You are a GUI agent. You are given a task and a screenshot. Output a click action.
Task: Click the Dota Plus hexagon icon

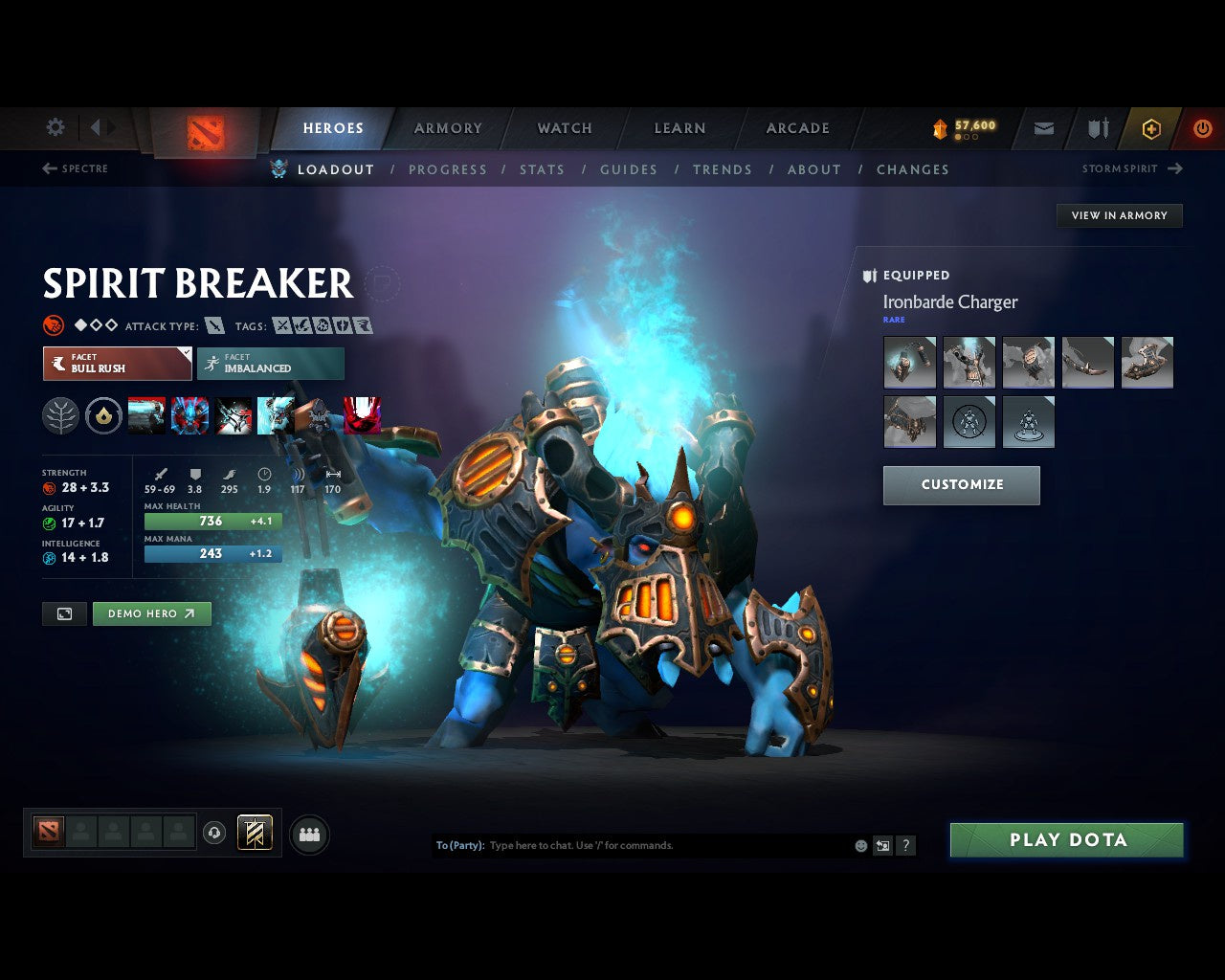1151,127
